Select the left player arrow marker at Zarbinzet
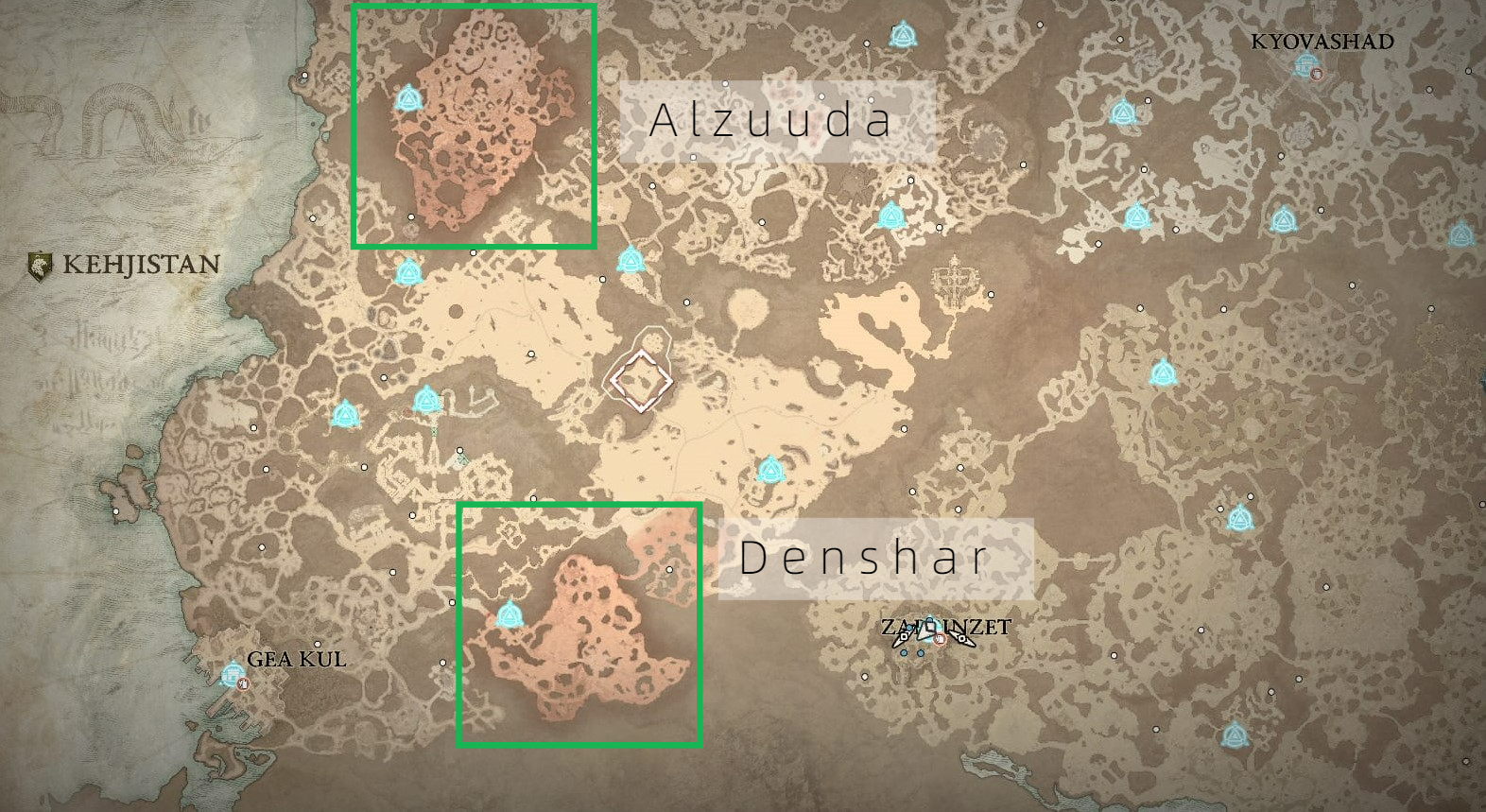The image size is (1486, 812). [904, 637]
